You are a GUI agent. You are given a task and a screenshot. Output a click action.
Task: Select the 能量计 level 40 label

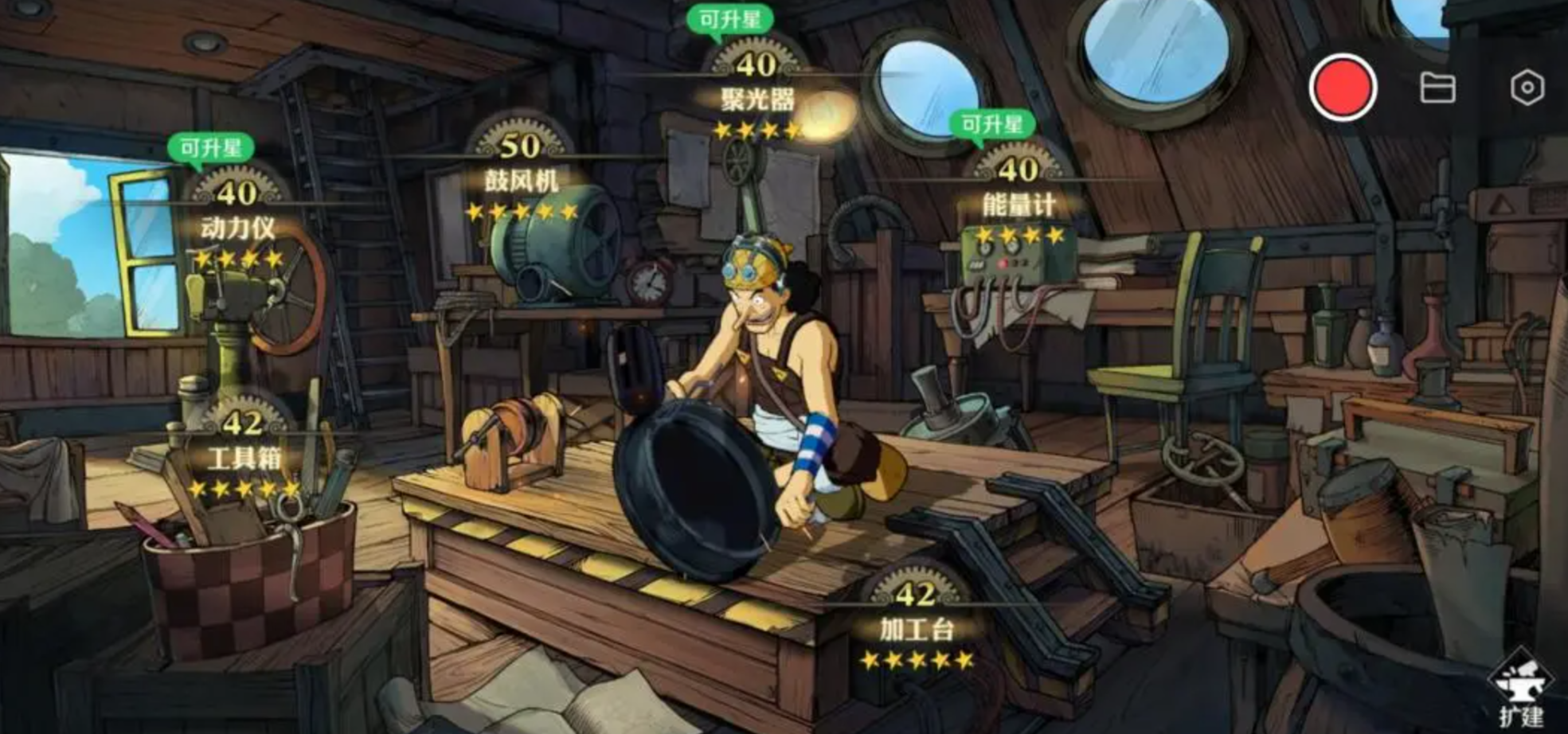coord(1019,204)
